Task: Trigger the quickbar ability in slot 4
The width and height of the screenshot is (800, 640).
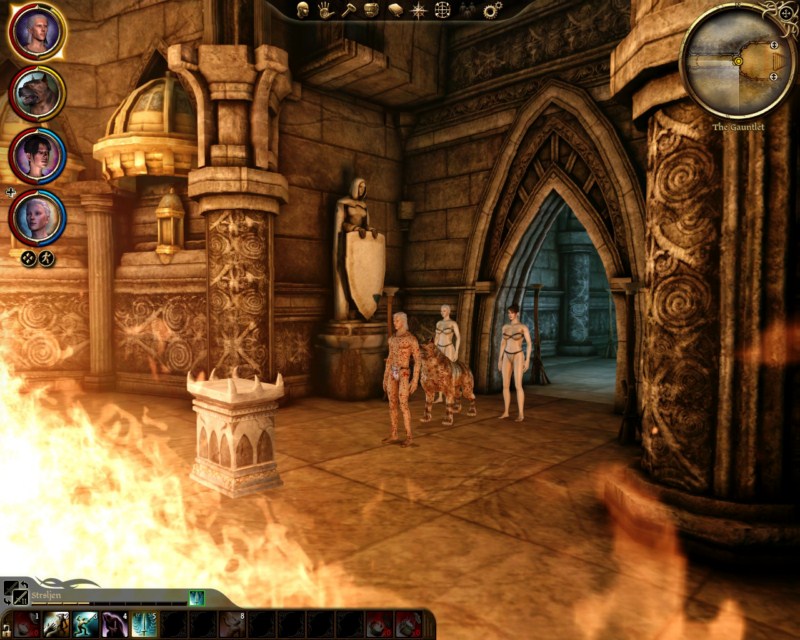Action: pos(114,625)
